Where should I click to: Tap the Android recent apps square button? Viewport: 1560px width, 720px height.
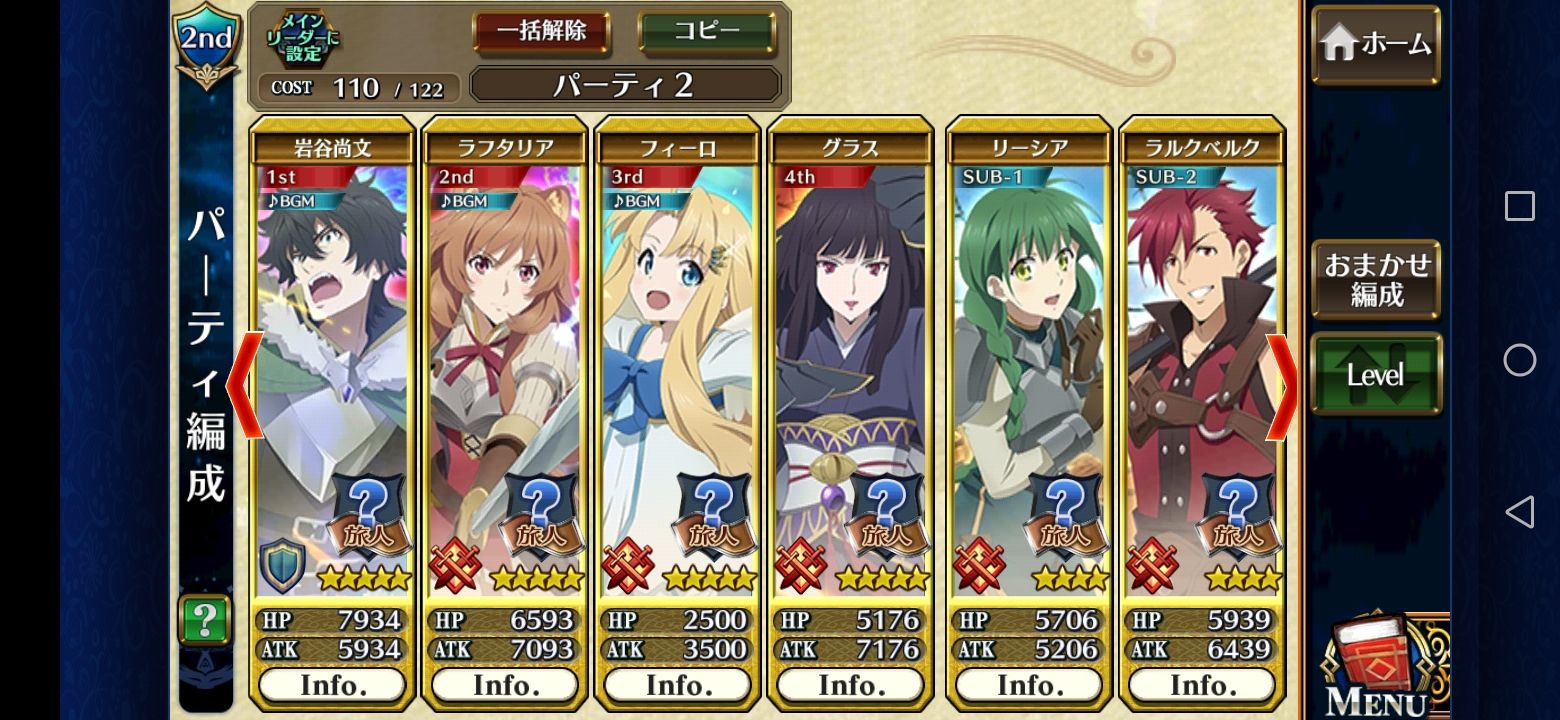coord(1520,205)
